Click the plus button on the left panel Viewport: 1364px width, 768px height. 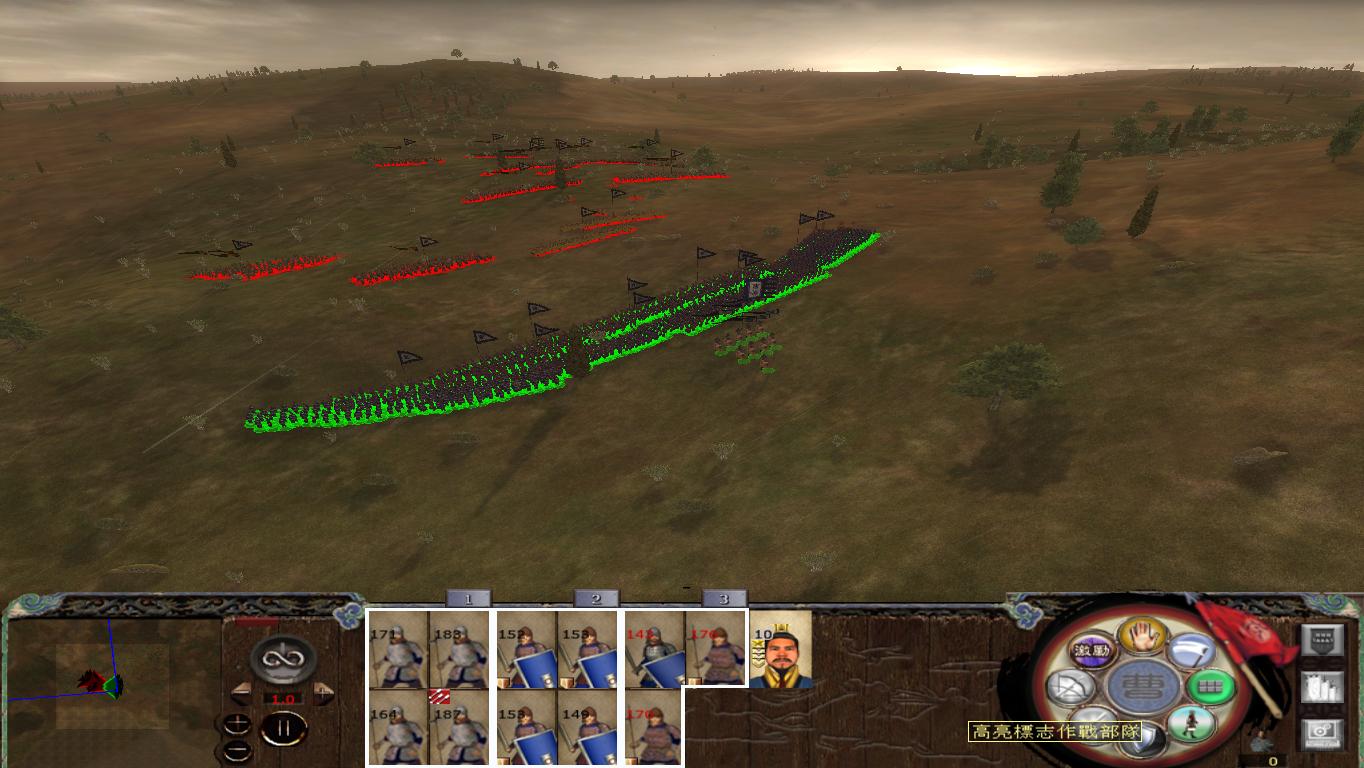click(238, 722)
